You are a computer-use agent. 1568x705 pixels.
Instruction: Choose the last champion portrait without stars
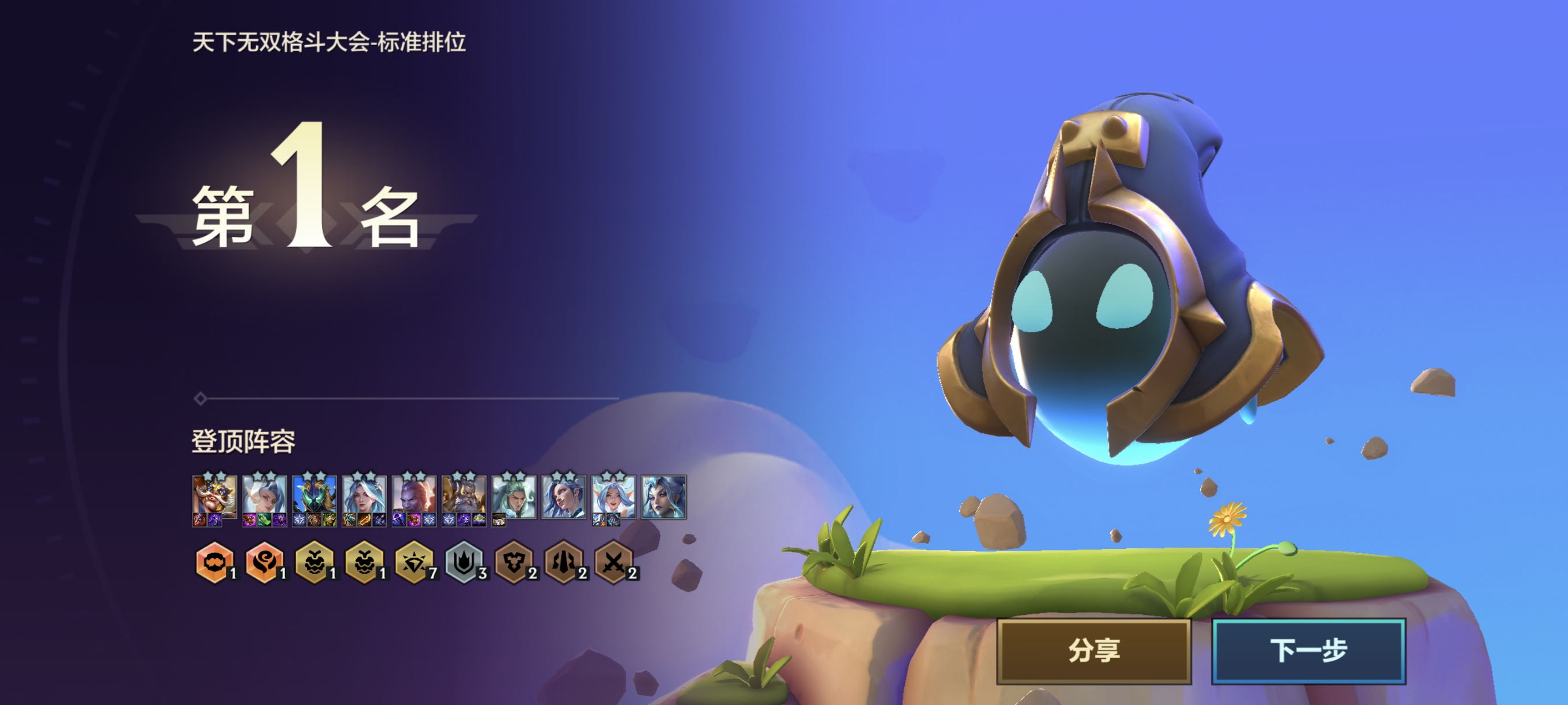(x=664, y=497)
